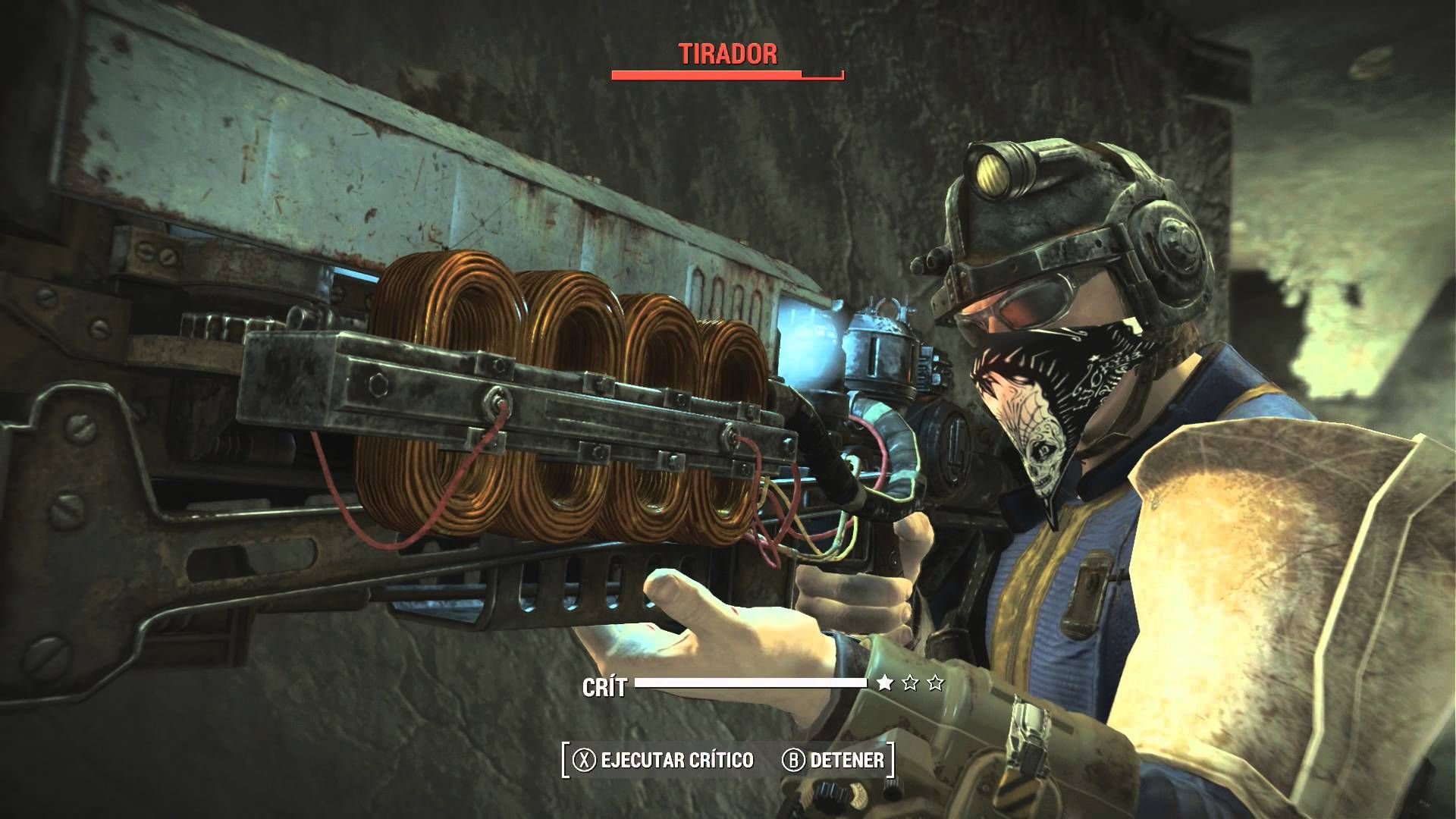Click the CRÍT meter label
Viewport: 1456px width, 819px height.
point(607,685)
